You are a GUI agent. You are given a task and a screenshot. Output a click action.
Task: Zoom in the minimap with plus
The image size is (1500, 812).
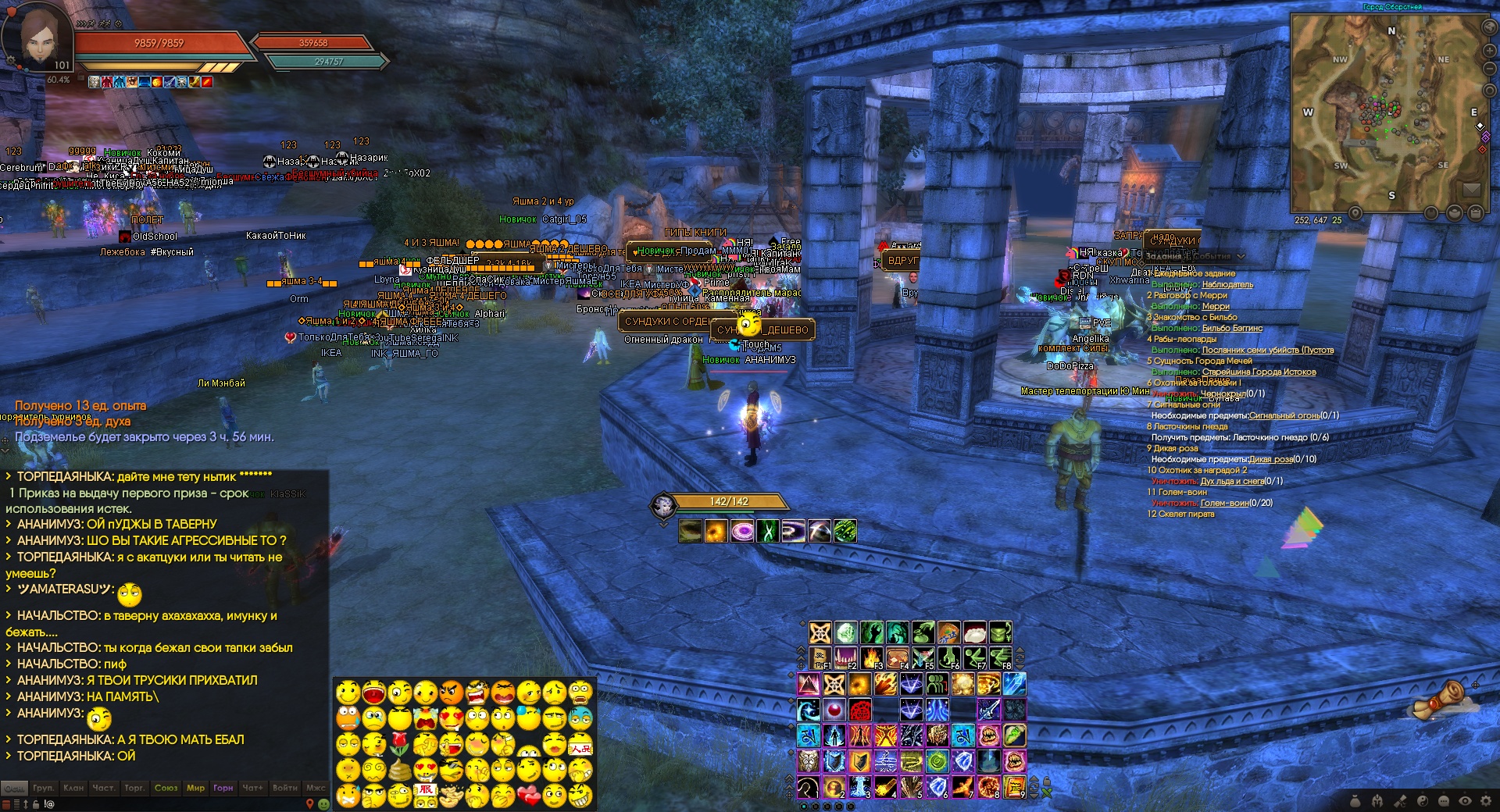[1489, 51]
